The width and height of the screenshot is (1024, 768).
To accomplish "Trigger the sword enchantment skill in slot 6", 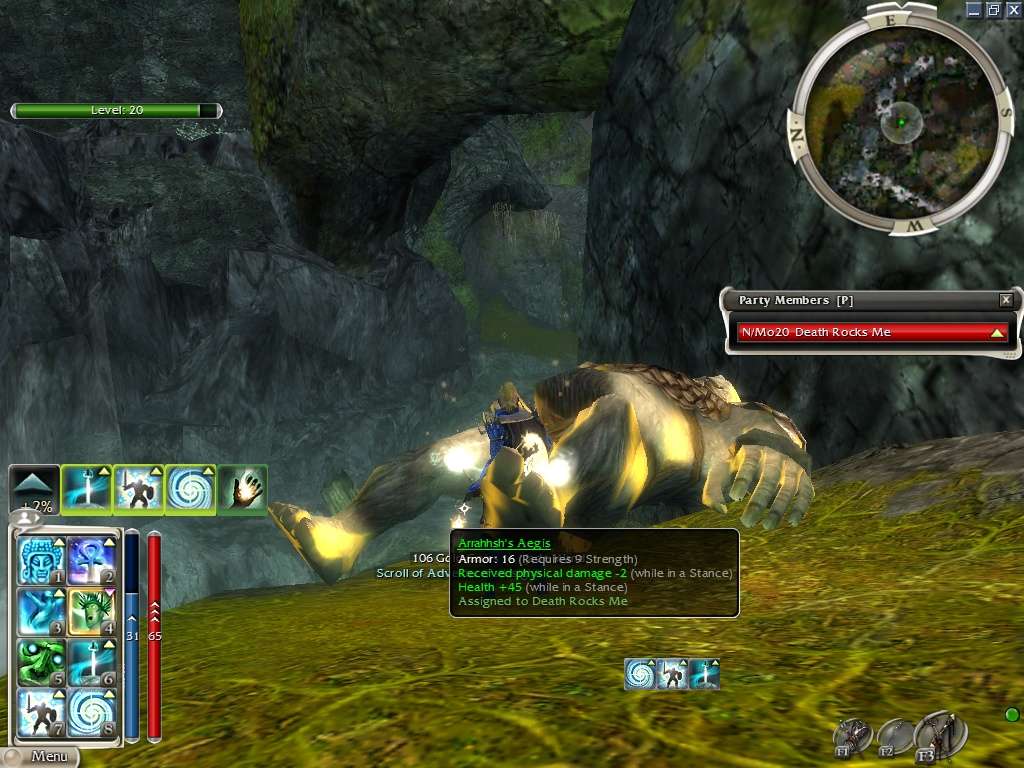I will coord(92,663).
